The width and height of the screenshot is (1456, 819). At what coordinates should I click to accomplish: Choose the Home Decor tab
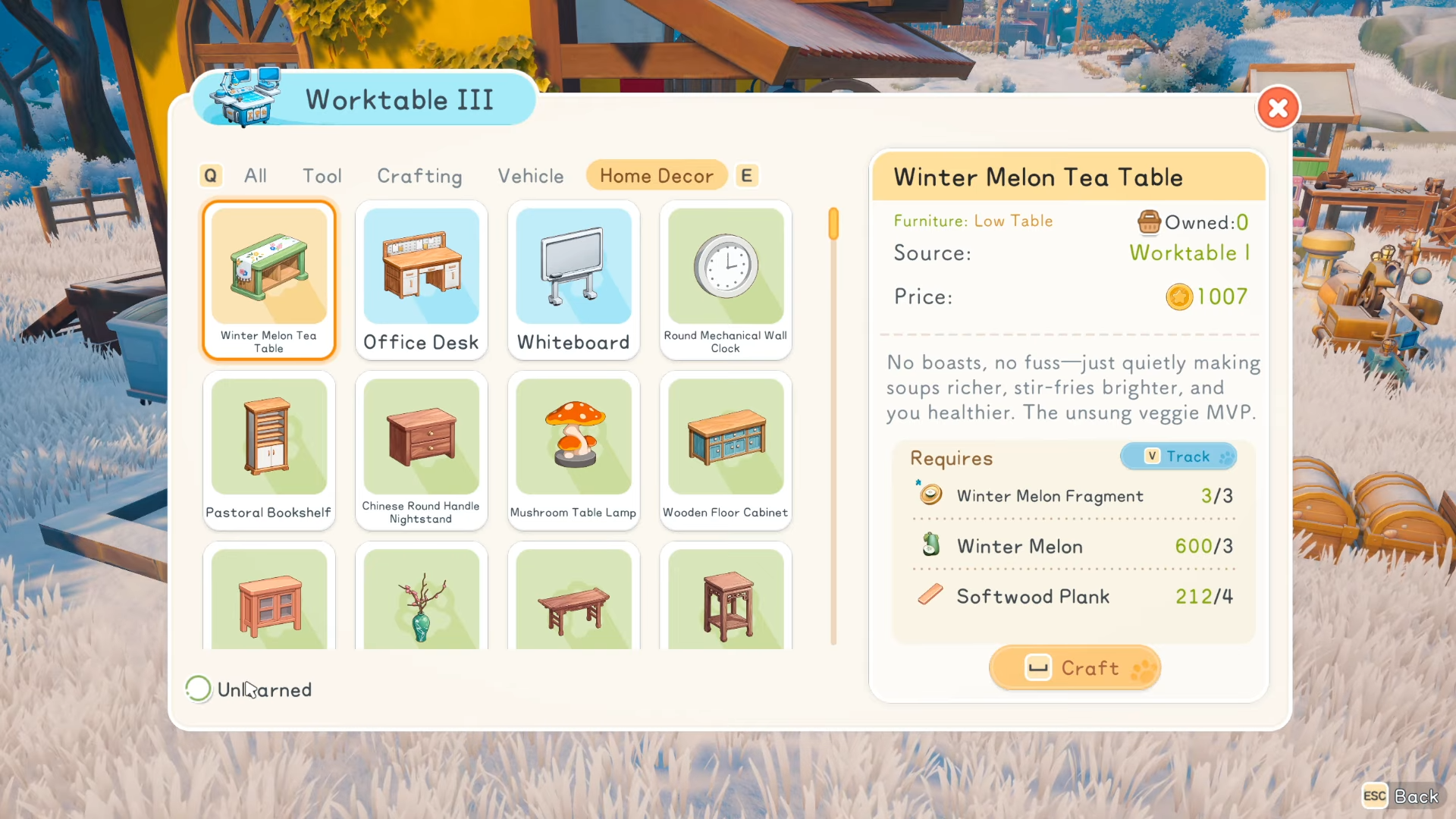[657, 176]
